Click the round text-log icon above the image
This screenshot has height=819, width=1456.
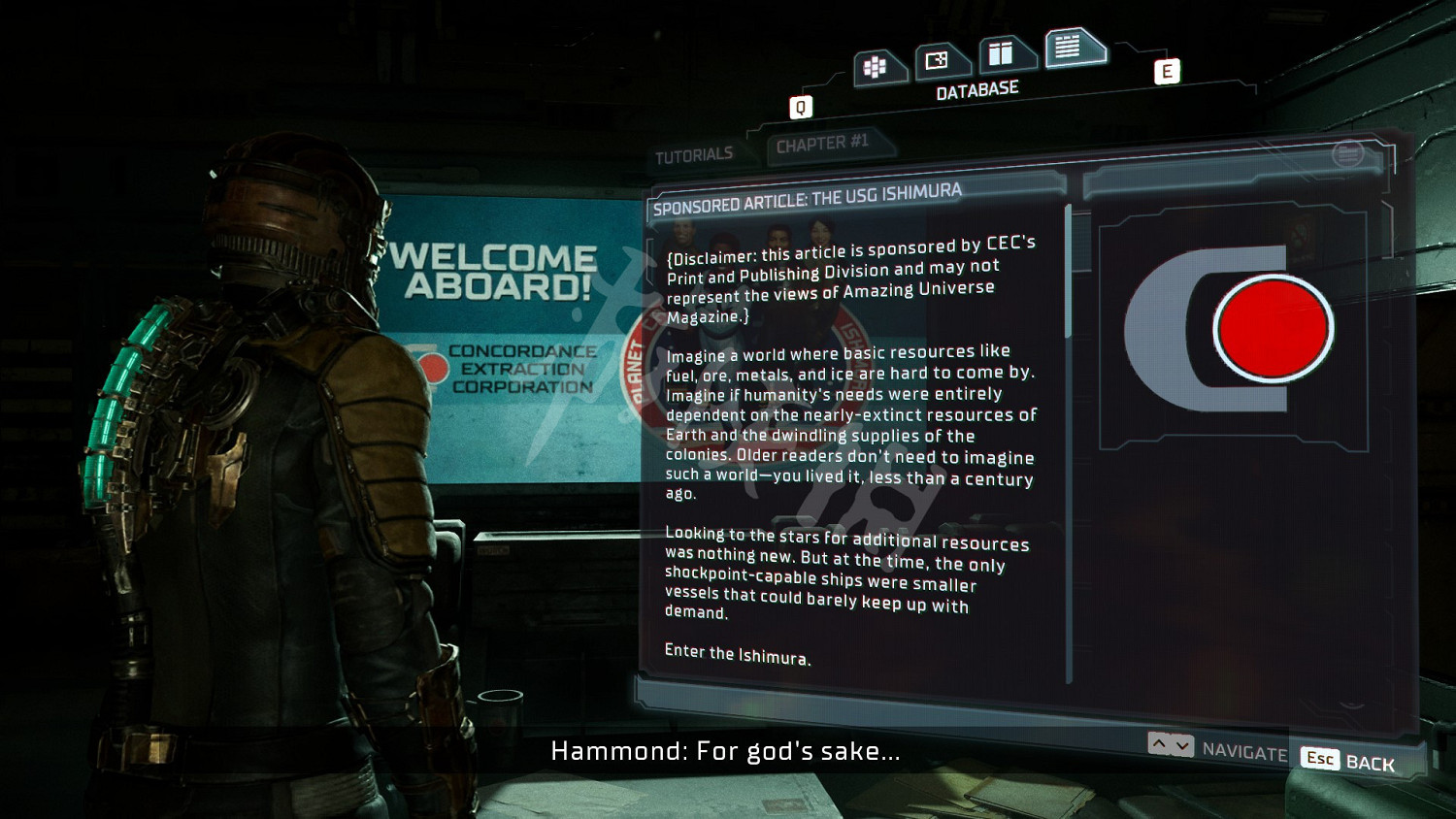[1347, 153]
